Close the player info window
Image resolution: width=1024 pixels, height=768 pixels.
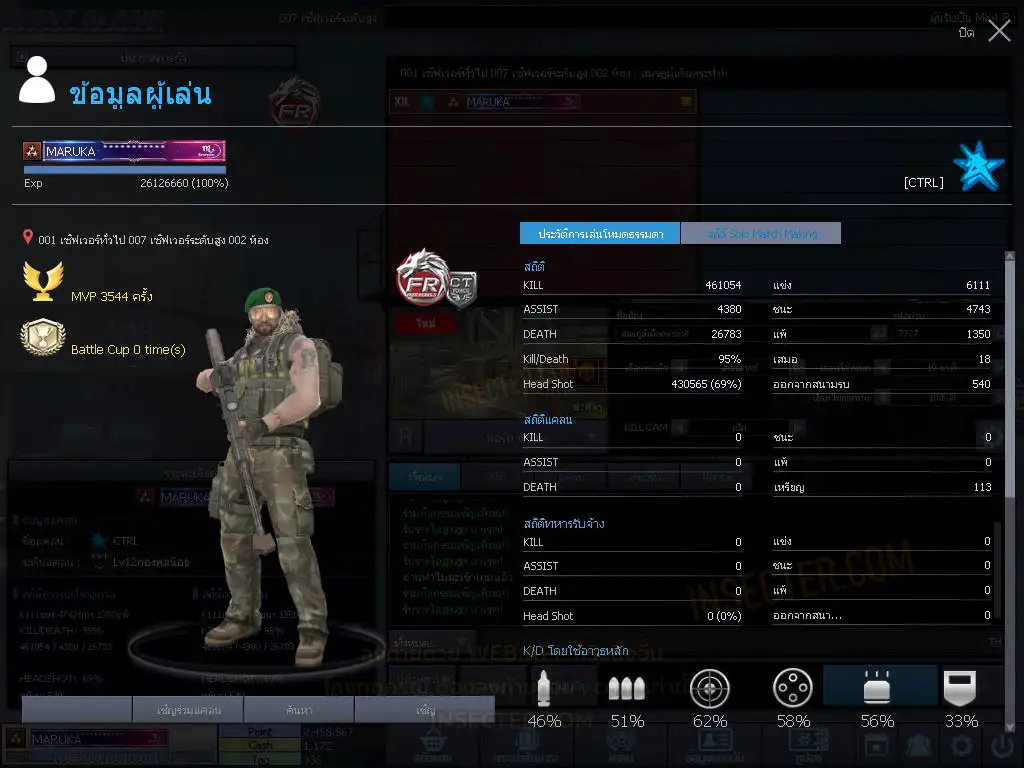tap(998, 32)
